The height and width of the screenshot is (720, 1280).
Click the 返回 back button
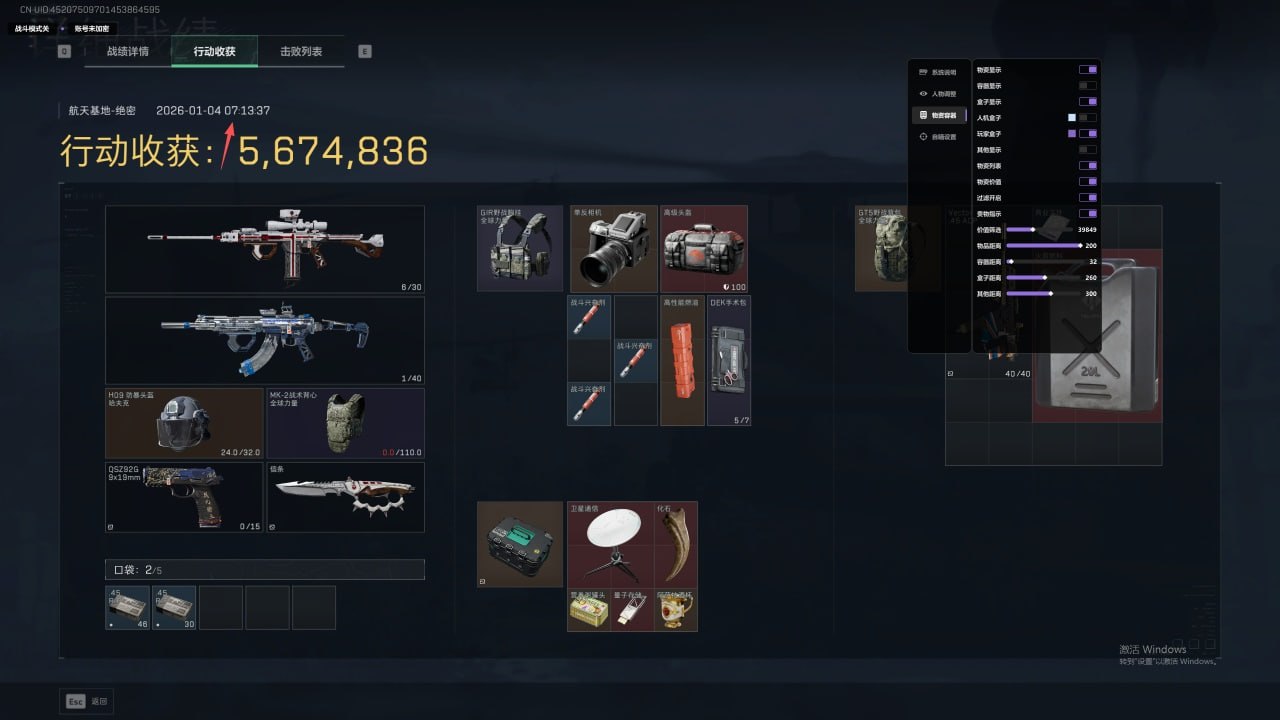click(86, 701)
